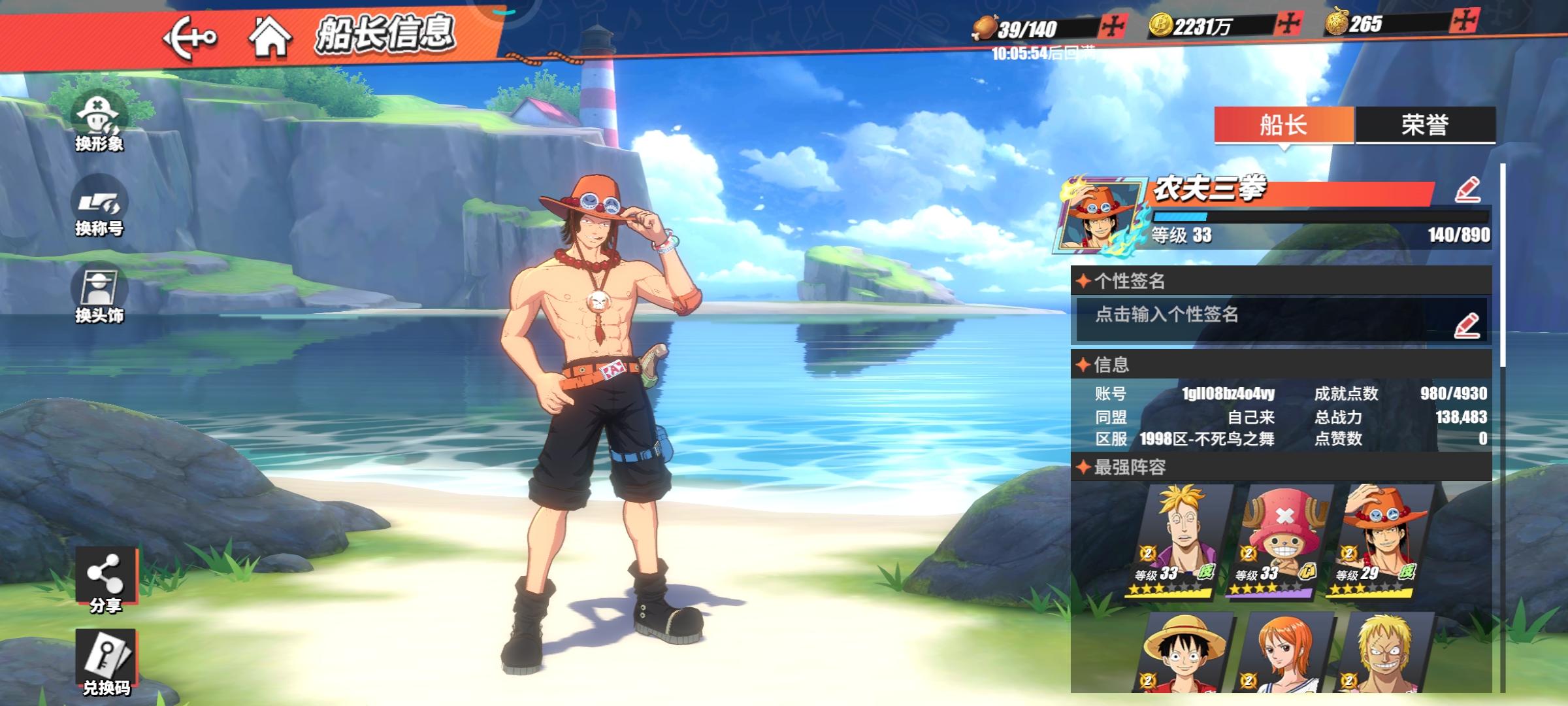Switch to the 荣誉 honor tab
Screen dimensions: 1568x706
click(x=1425, y=124)
